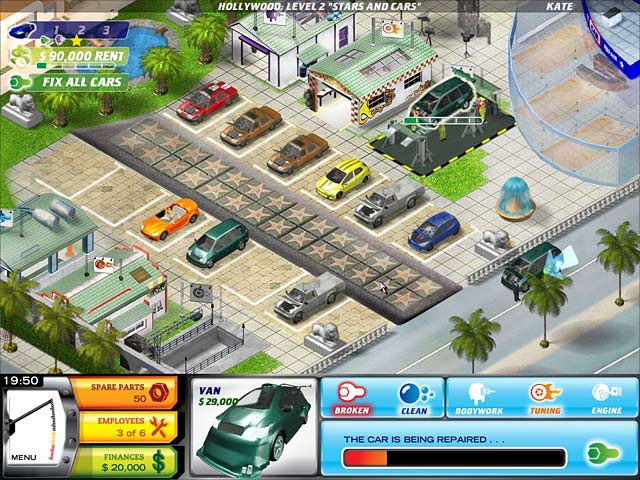This screenshot has height=480, width=640.
Task: Select the blue car level goal icon
Action: (19, 30)
